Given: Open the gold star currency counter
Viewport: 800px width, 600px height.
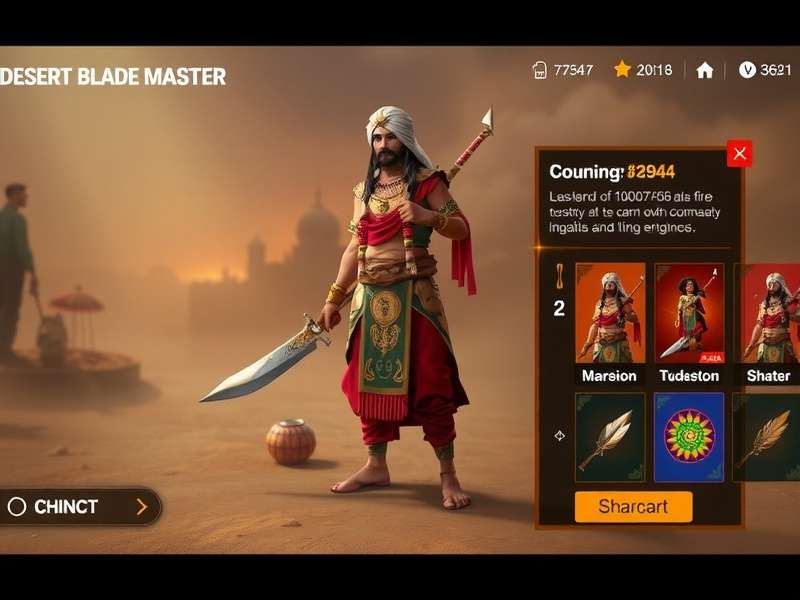Looking at the screenshot, I should (x=642, y=70).
